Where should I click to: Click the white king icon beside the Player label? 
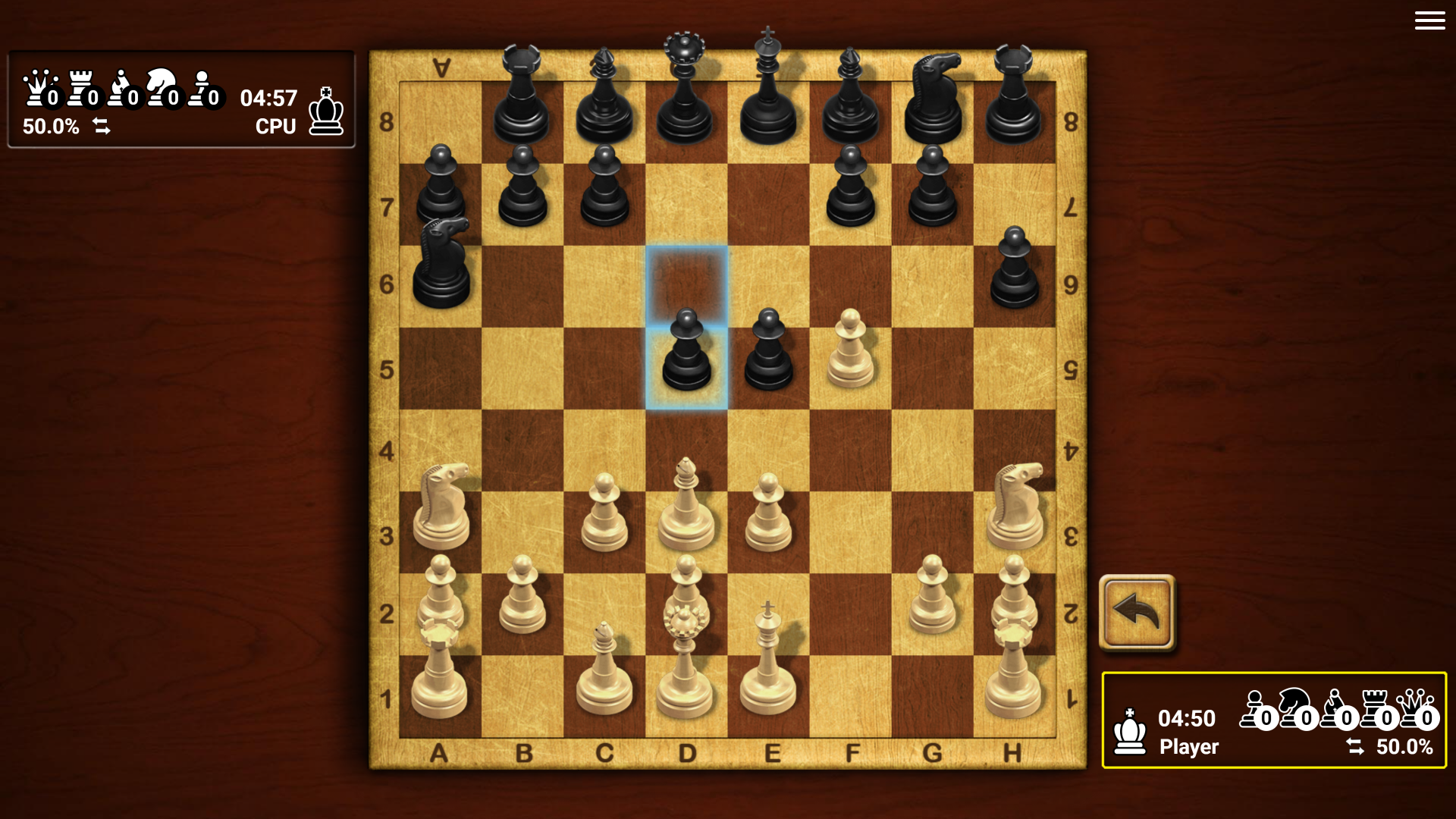click(1129, 730)
